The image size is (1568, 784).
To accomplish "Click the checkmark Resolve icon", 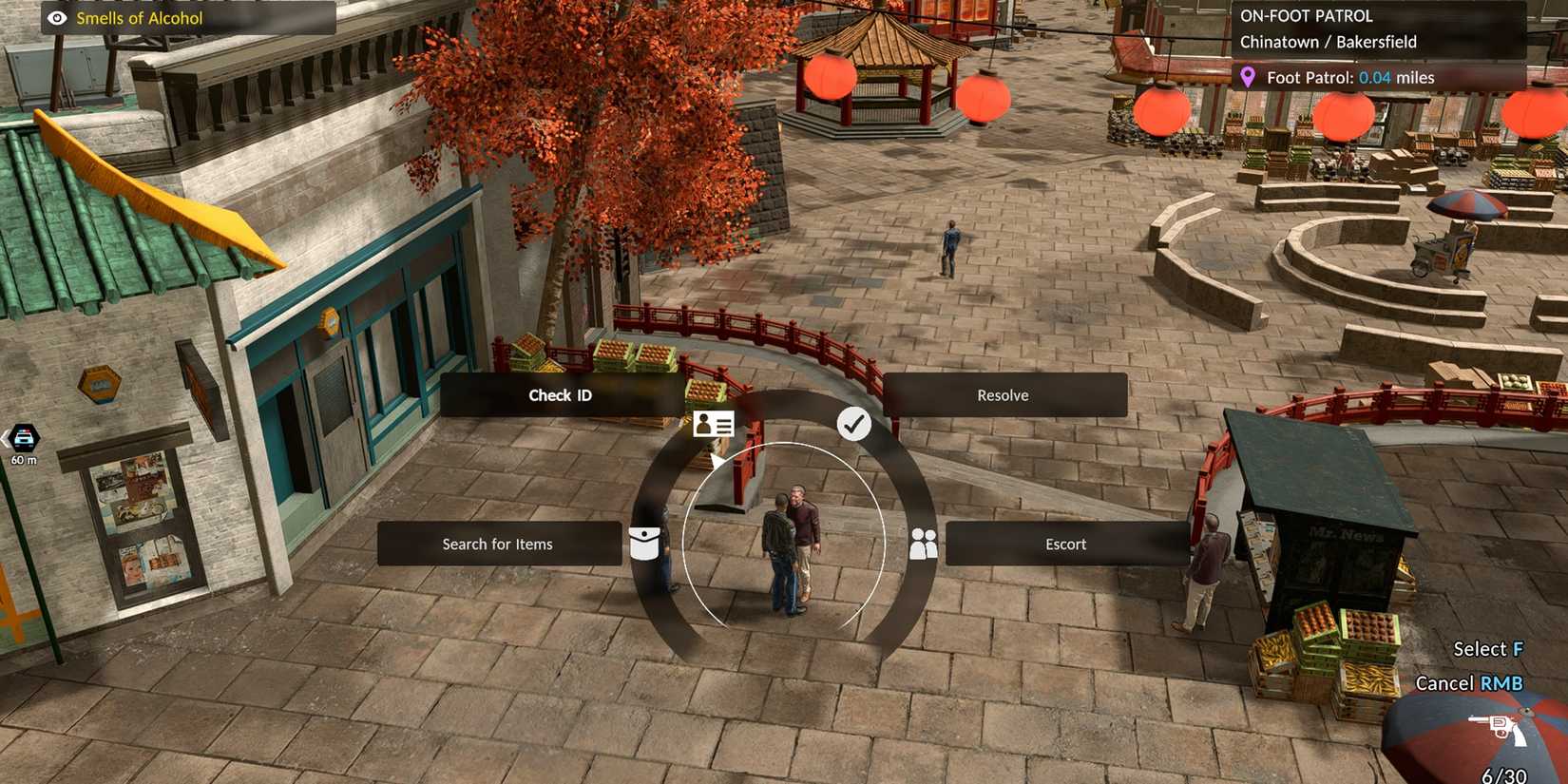I will tap(854, 424).
